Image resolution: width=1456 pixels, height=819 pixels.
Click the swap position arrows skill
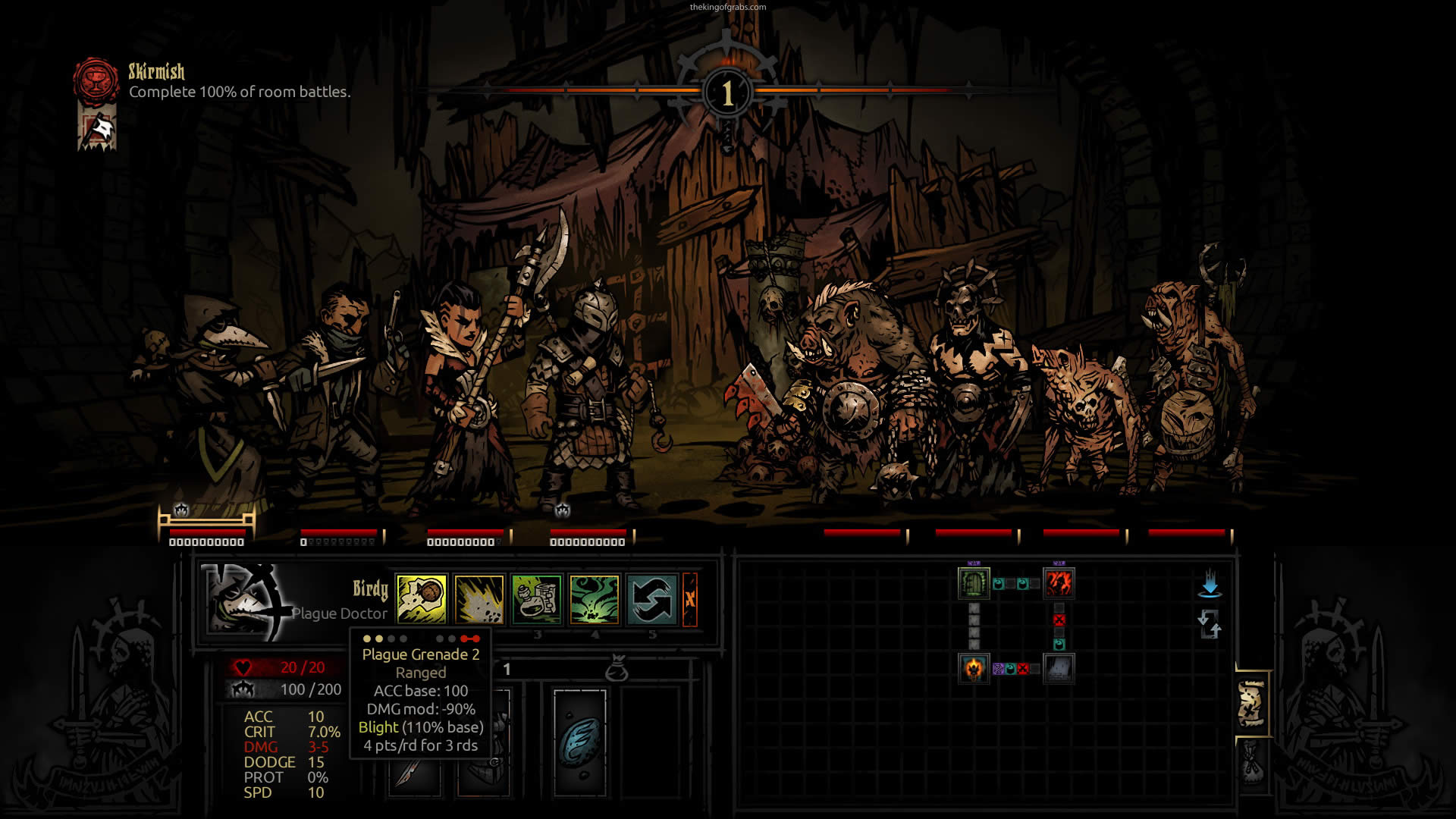(x=652, y=599)
